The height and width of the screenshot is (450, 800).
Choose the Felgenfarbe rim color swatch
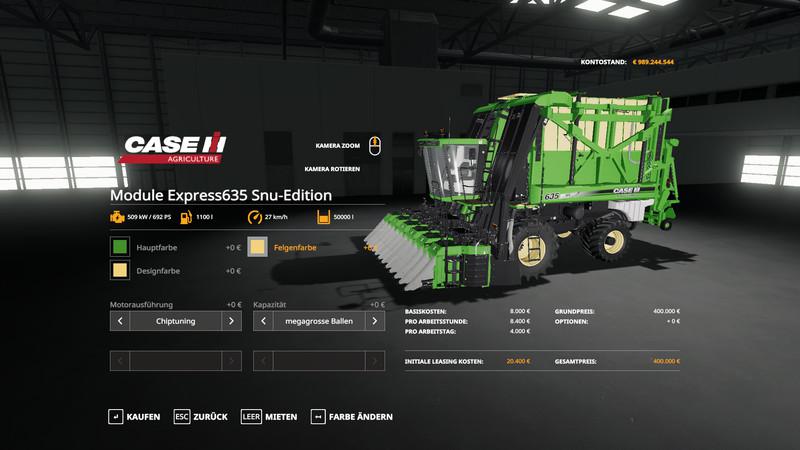tap(258, 246)
